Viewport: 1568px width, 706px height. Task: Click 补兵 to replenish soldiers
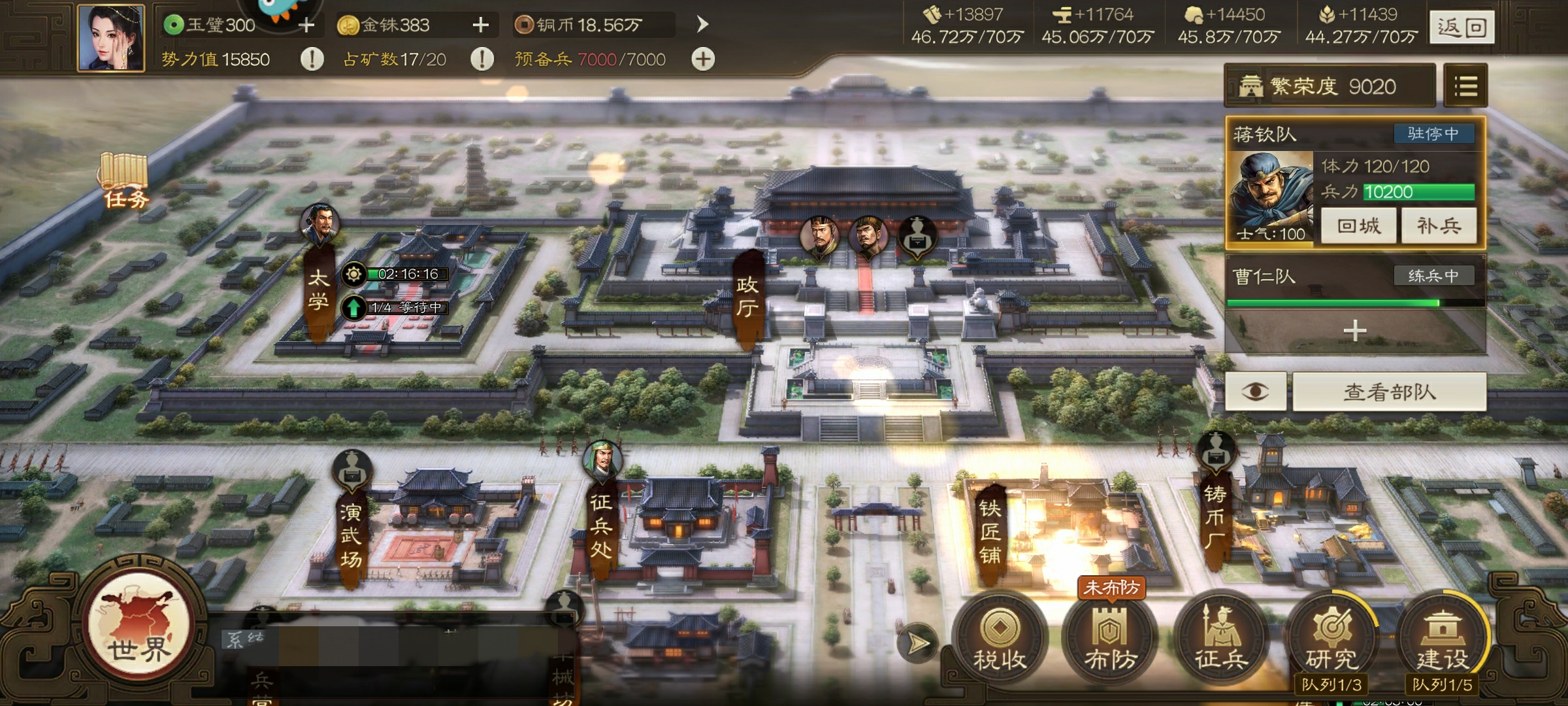tap(1438, 226)
